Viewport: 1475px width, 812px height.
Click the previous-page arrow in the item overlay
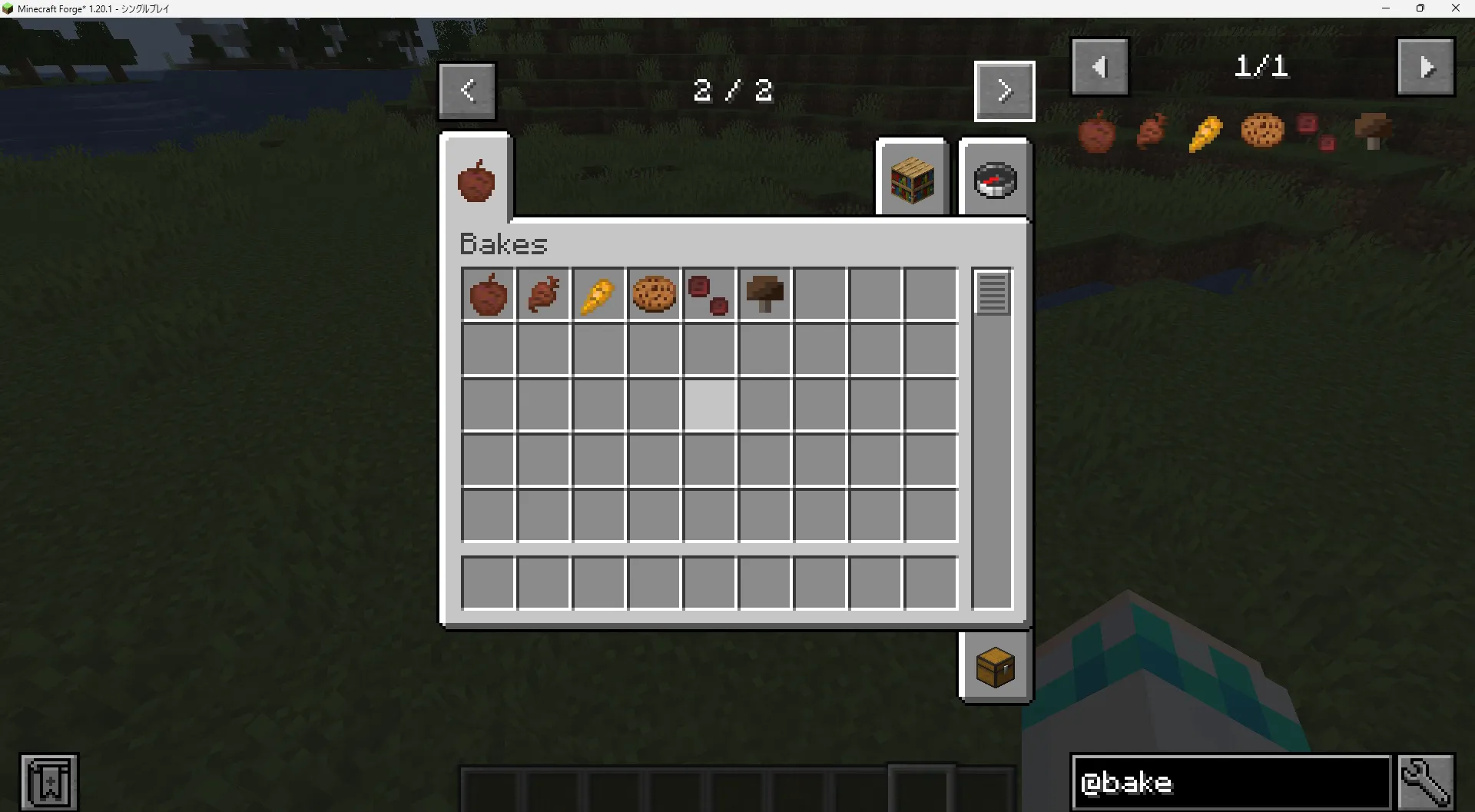(1099, 66)
